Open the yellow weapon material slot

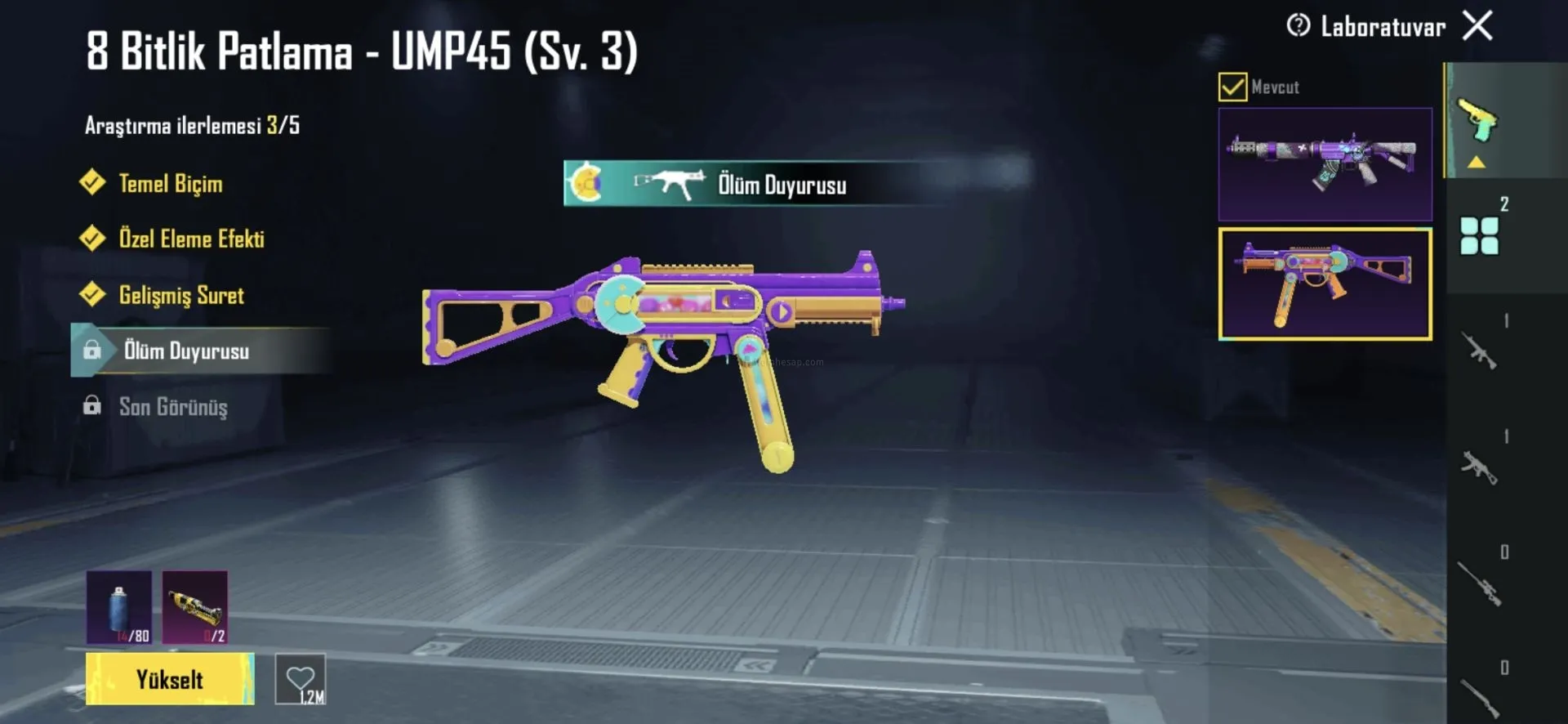click(x=195, y=607)
